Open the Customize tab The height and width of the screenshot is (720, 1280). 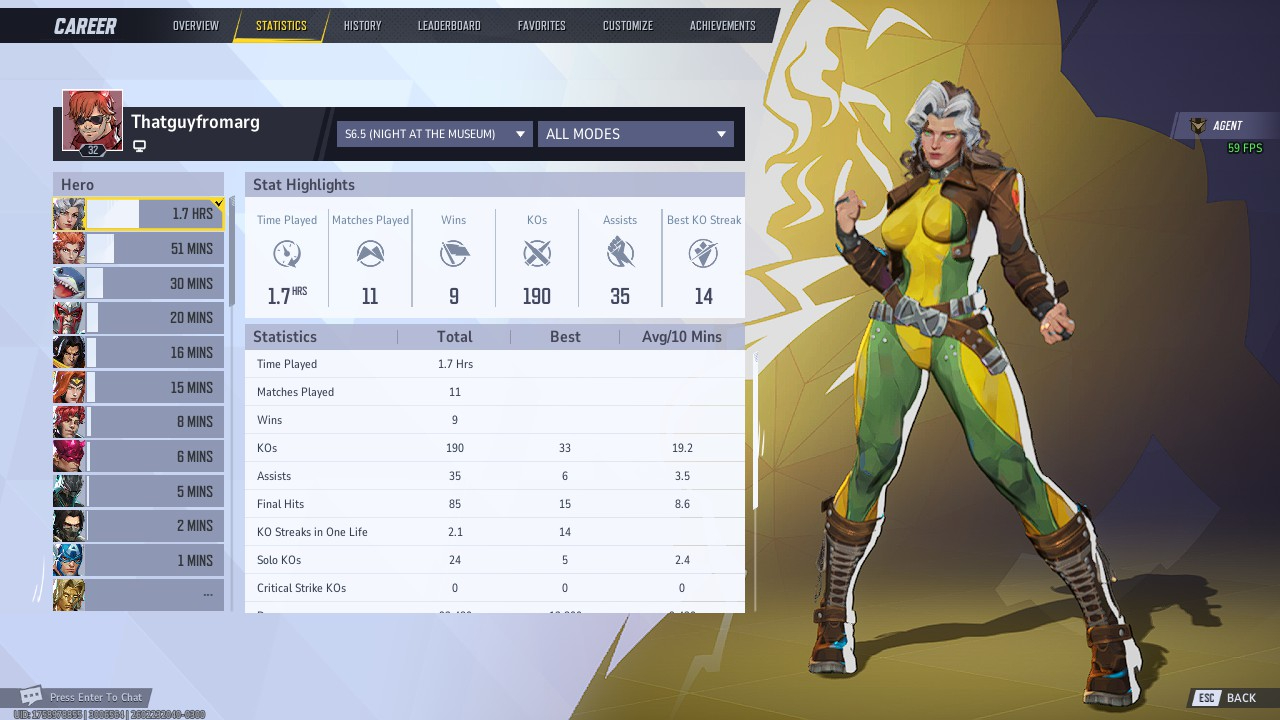[627, 26]
